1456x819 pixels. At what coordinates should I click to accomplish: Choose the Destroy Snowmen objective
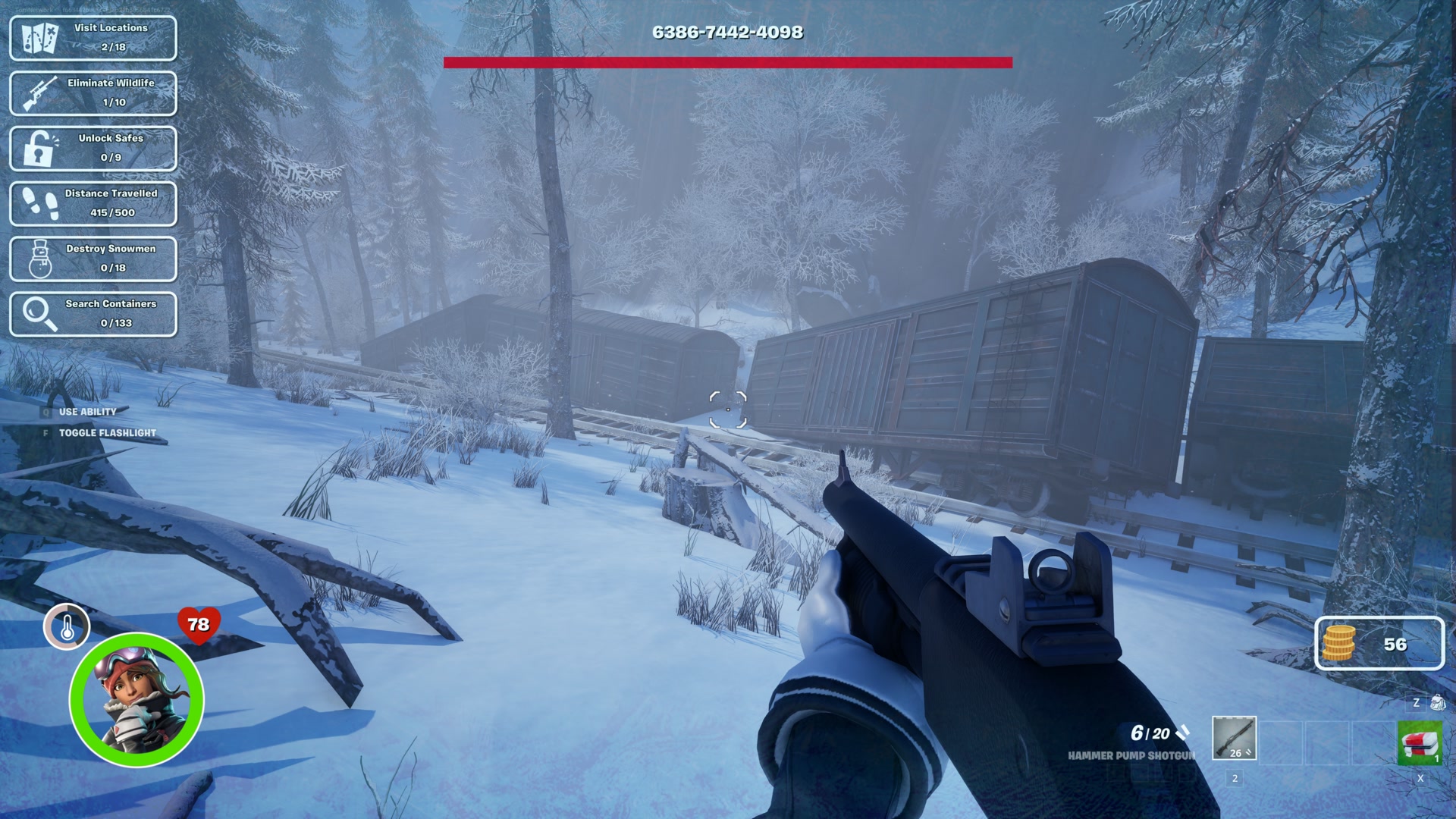click(93, 259)
